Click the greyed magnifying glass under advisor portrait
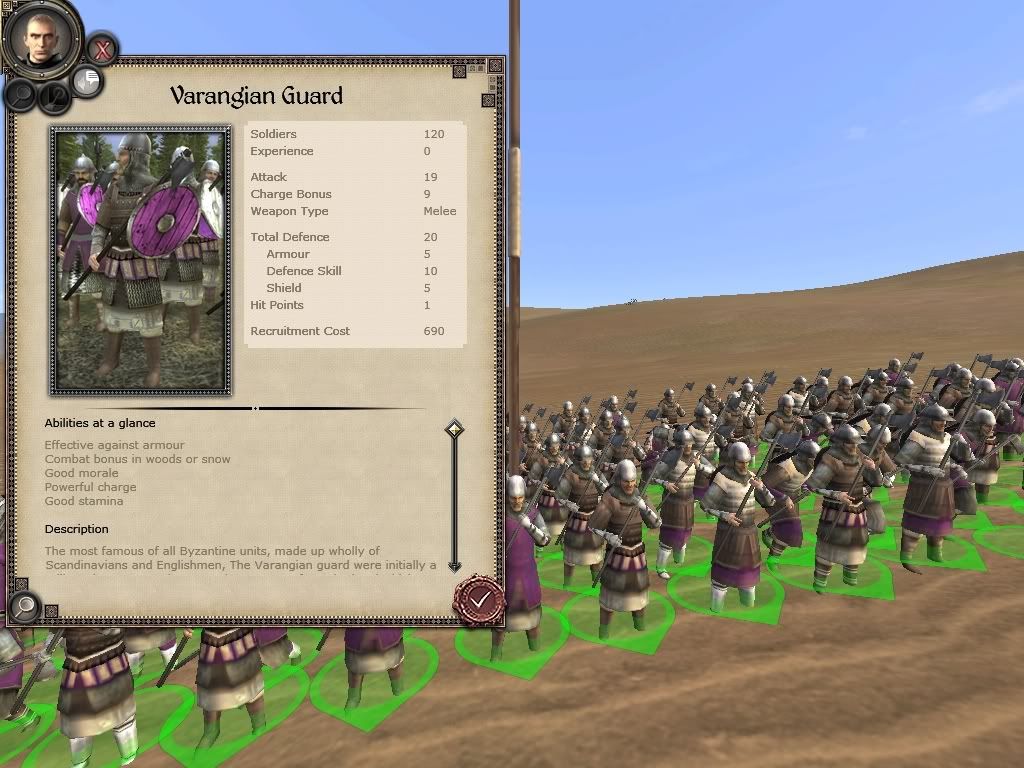The image size is (1024, 768). point(21,95)
